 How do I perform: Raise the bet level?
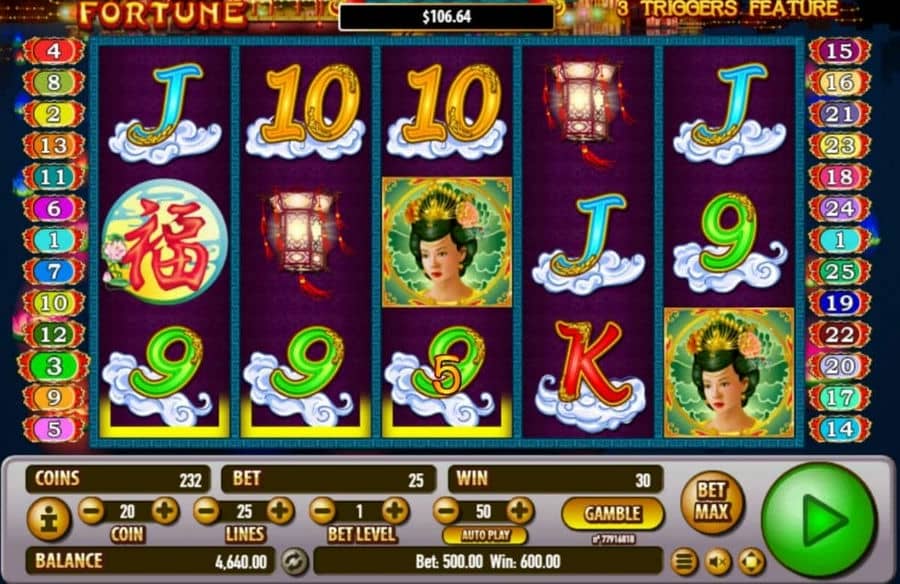(x=396, y=511)
